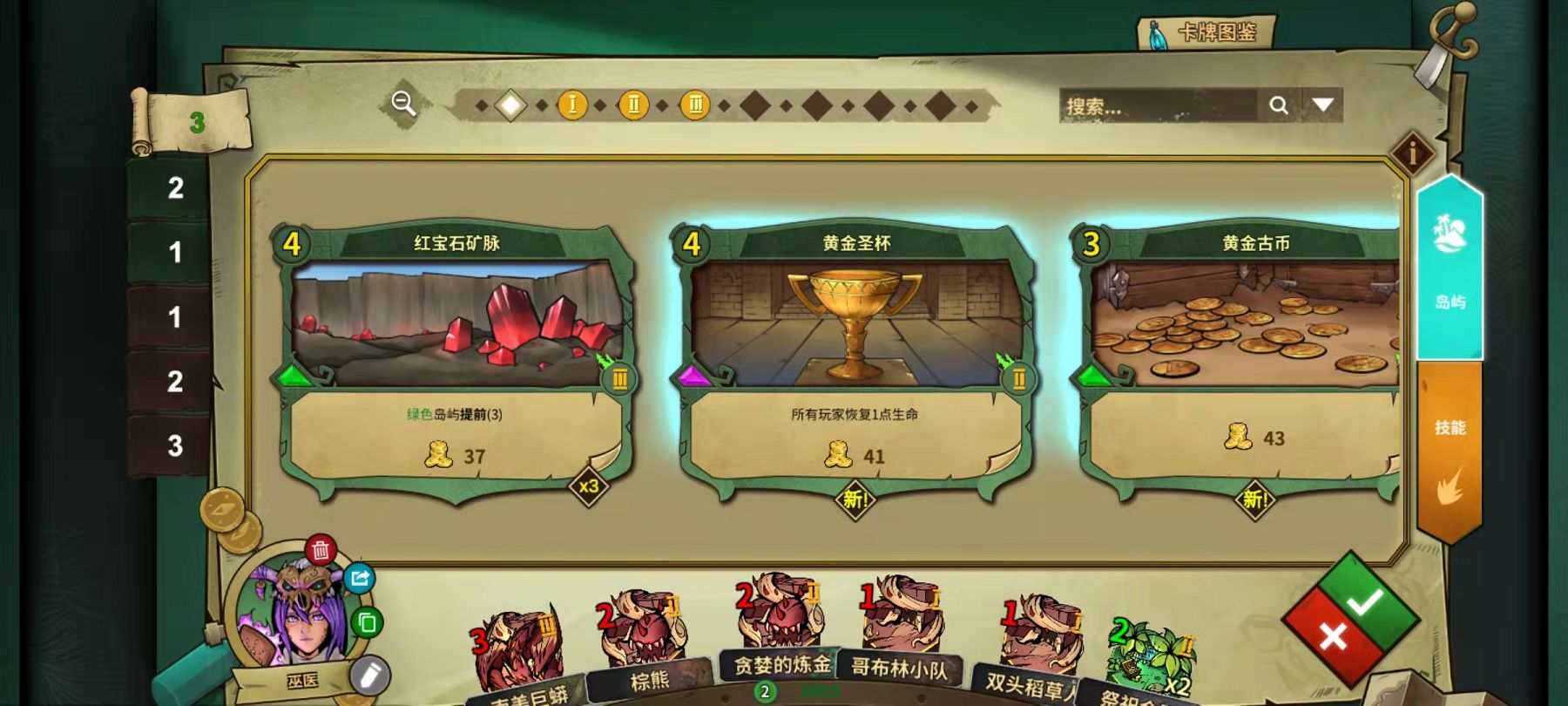Confirm deck with green checkmark
This screenshot has width=1568, height=706.
pos(1364,601)
